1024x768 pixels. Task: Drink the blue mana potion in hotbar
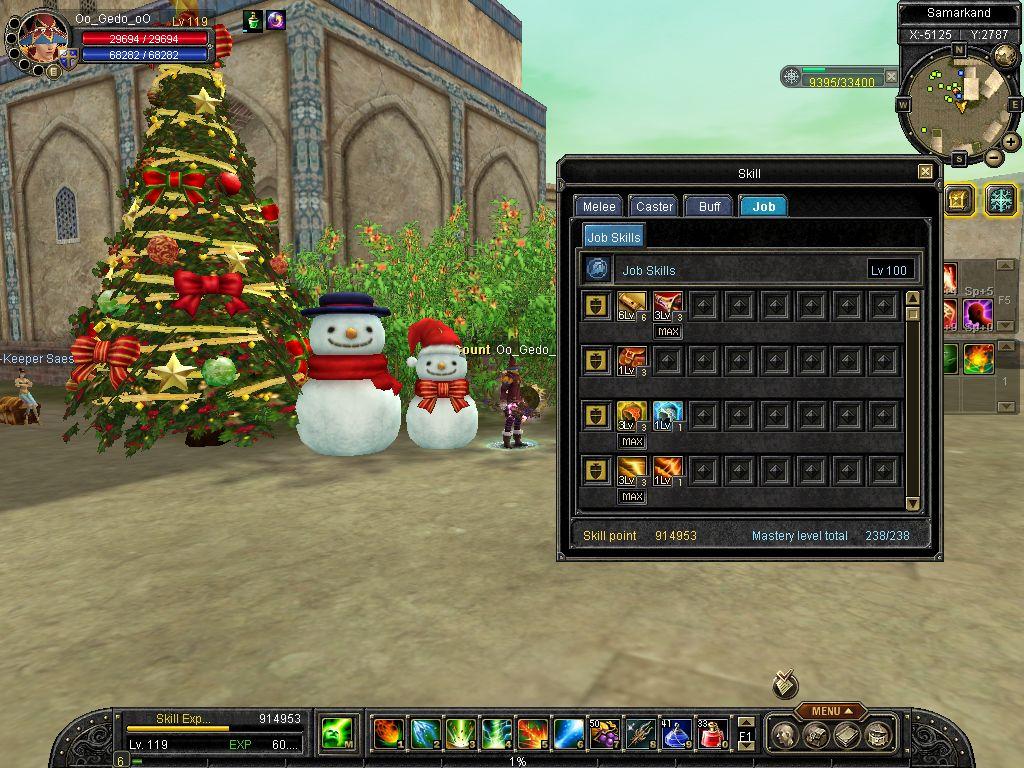(x=675, y=734)
